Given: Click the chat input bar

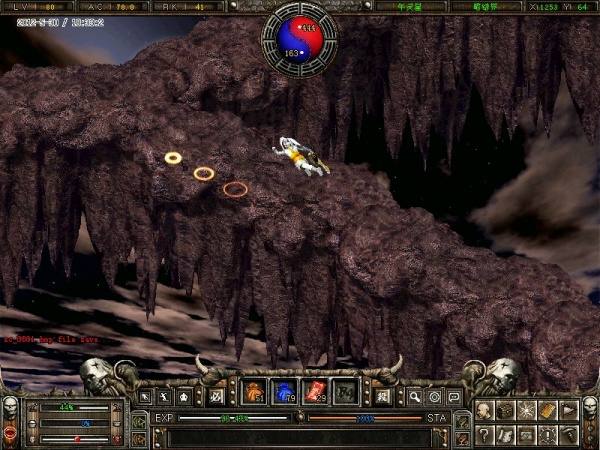Looking at the screenshot, I should 300,437.
